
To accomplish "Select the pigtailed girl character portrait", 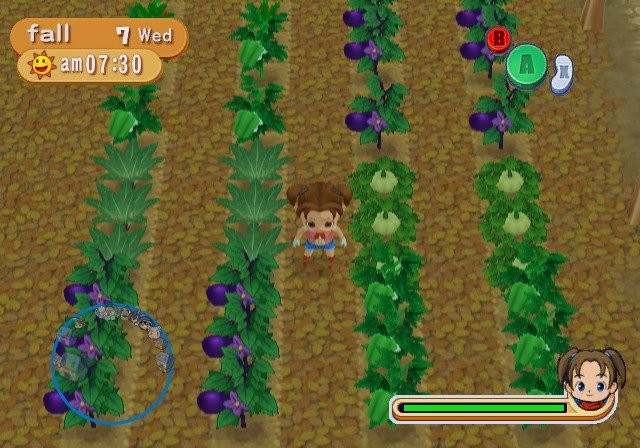I will tap(591, 382).
